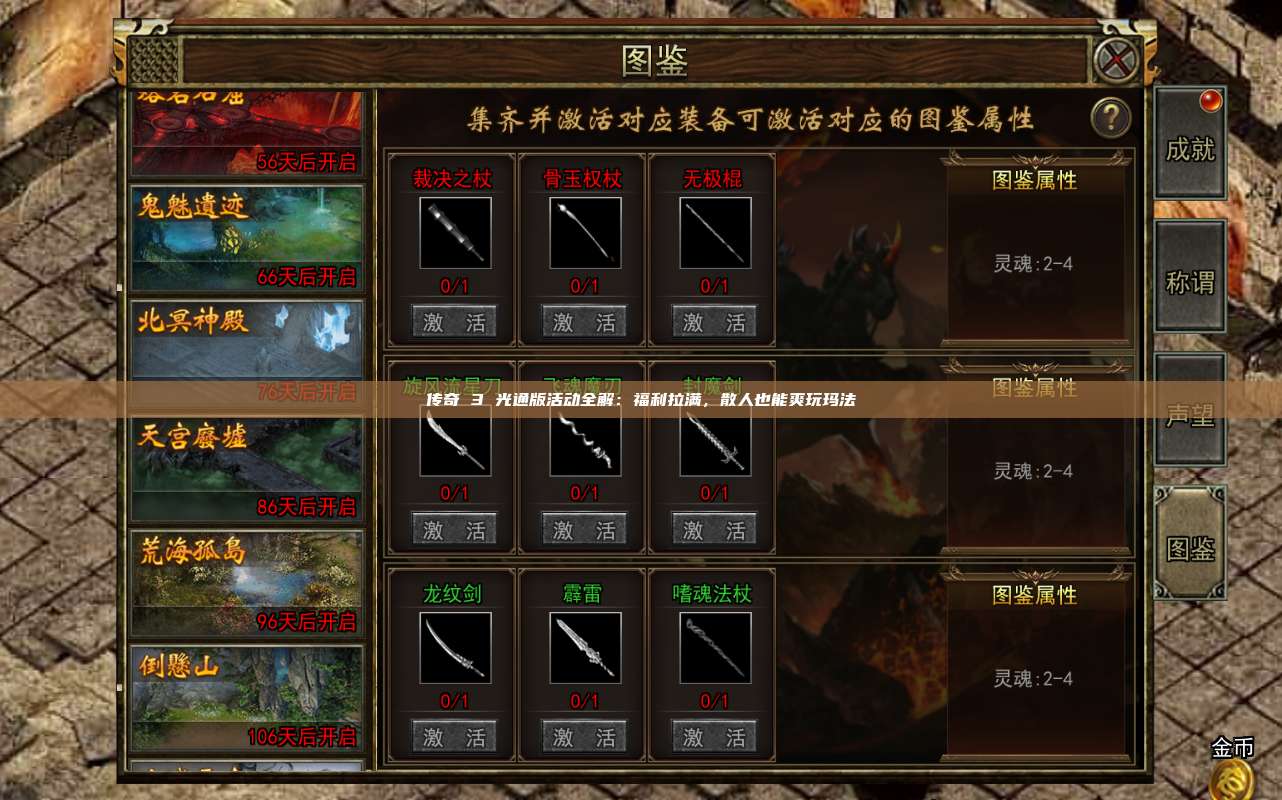
Task: Select the 骨玉权杖 weapon thumbnail
Action: coord(583,232)
